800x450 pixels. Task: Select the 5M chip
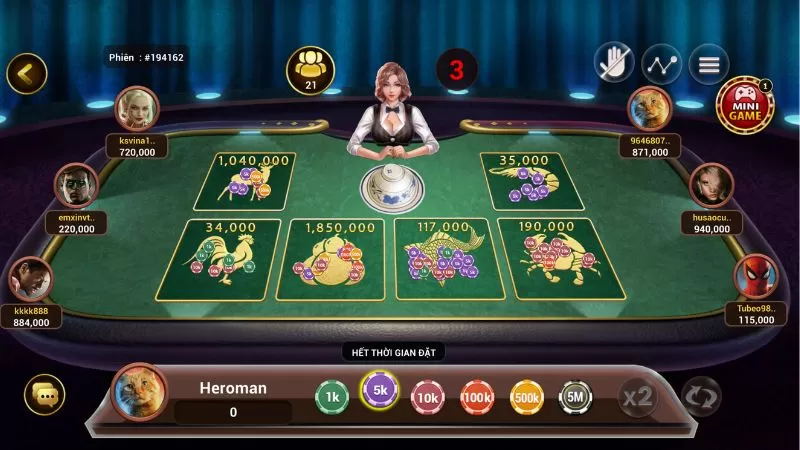point(575,397)
